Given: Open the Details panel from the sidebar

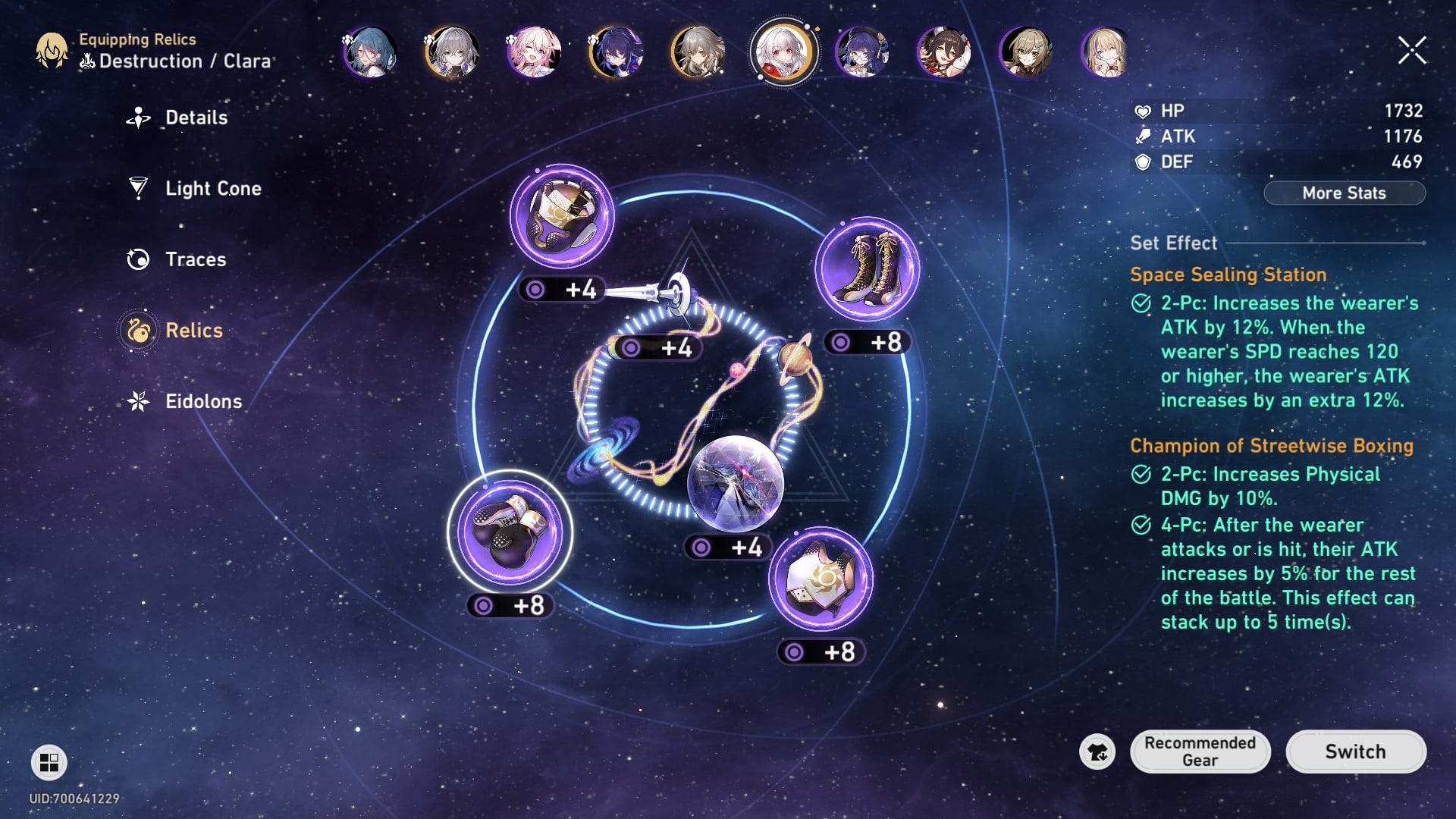Looking at the screenshot, I should click(x=137, y=118).
